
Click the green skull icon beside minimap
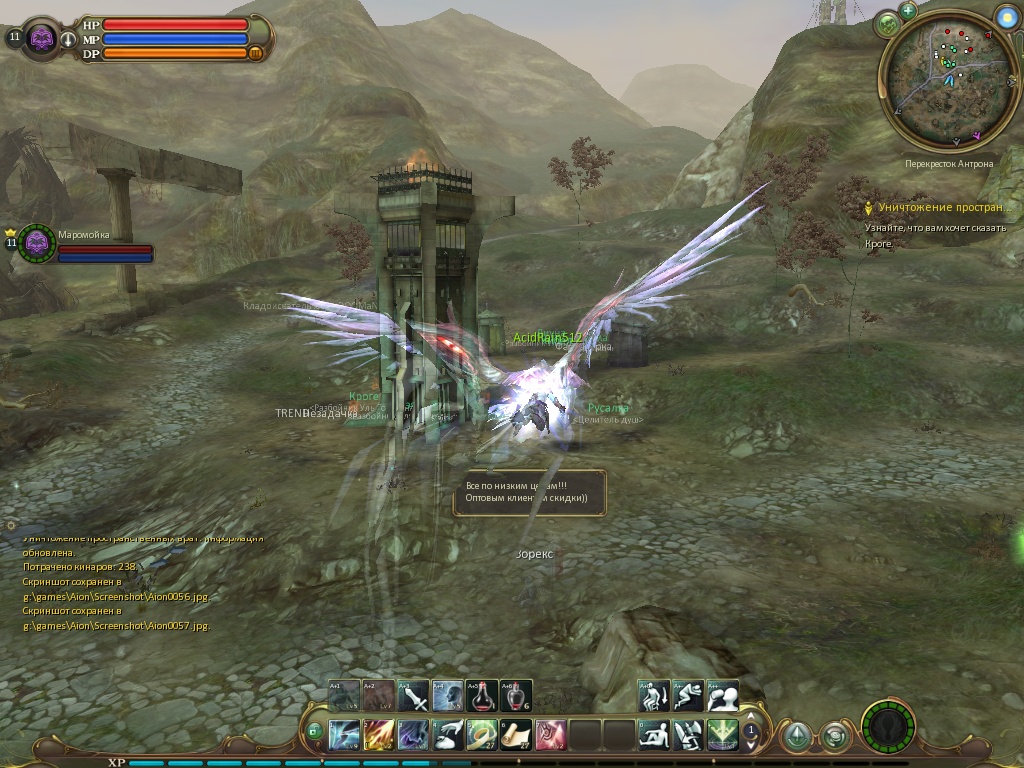tap(888, 24)
